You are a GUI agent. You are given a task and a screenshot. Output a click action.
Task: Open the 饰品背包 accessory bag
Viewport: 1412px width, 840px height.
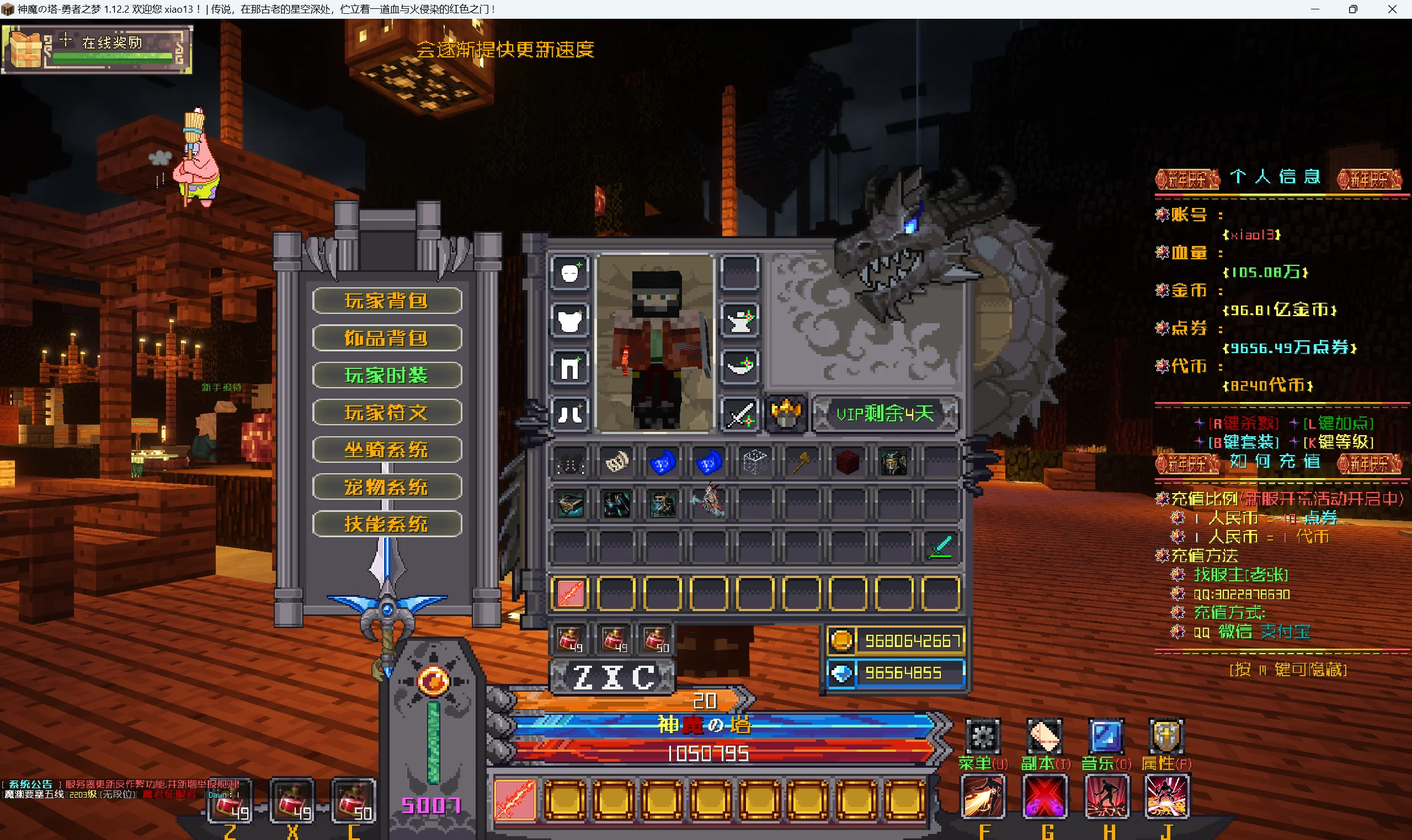pyautogui.click(x=387, y=338)
